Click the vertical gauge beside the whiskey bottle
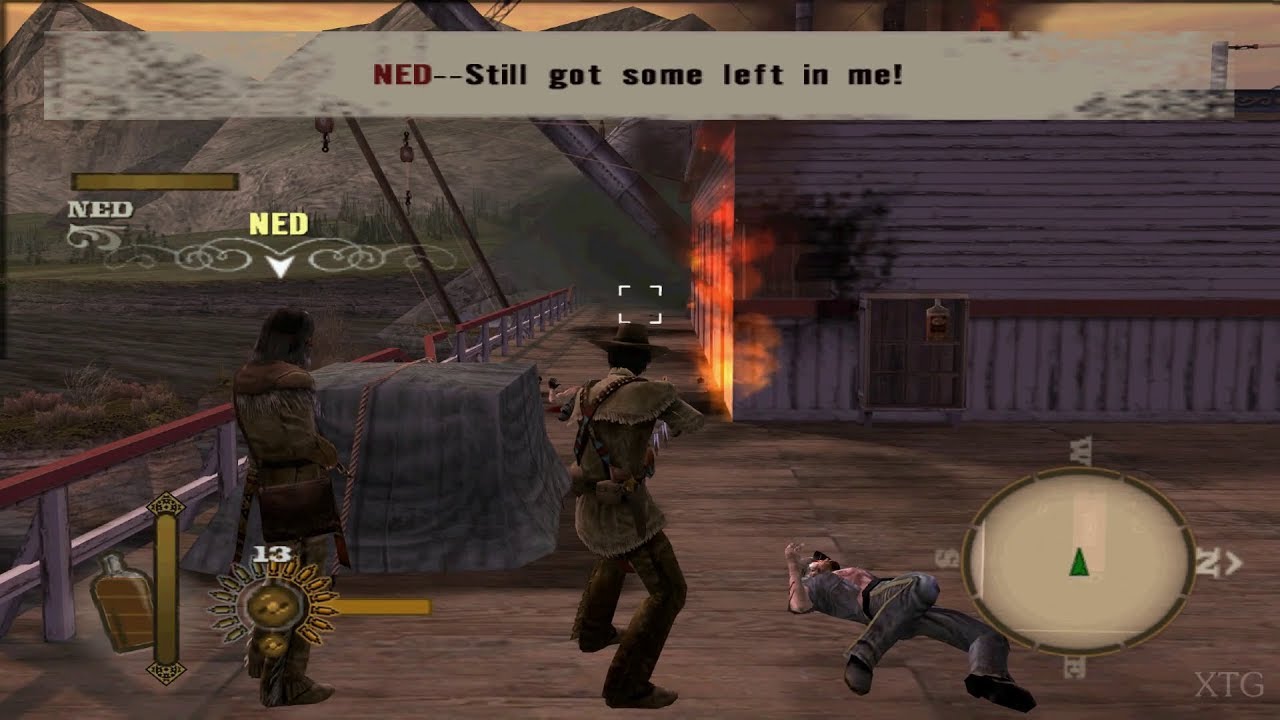 tap(166, 590)
